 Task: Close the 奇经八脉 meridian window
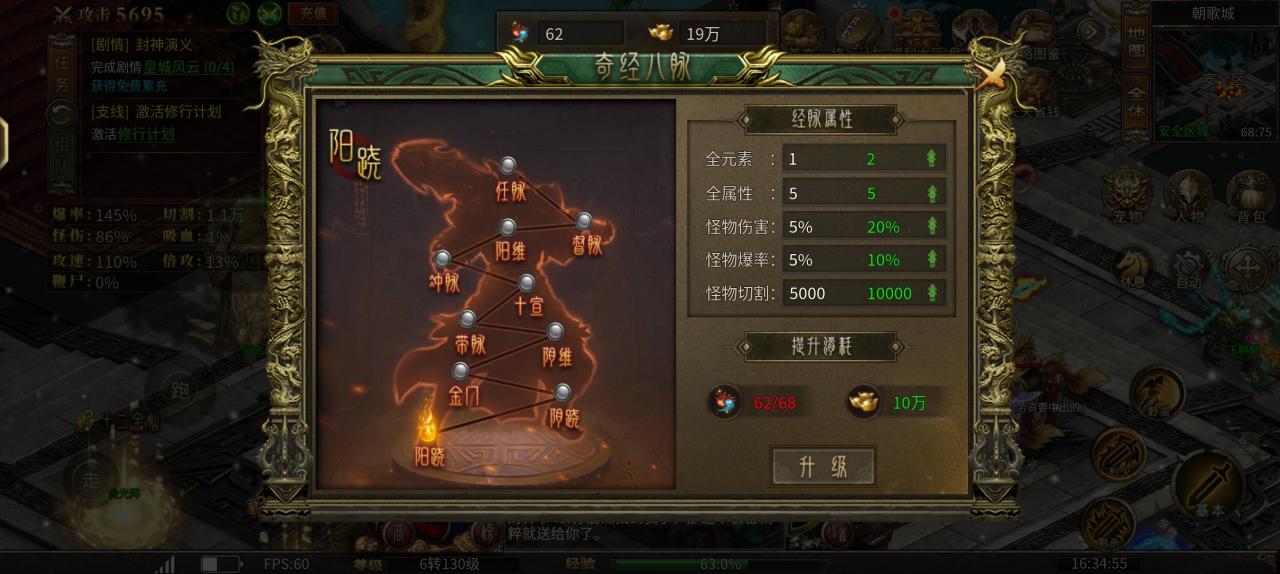(991, 74)
